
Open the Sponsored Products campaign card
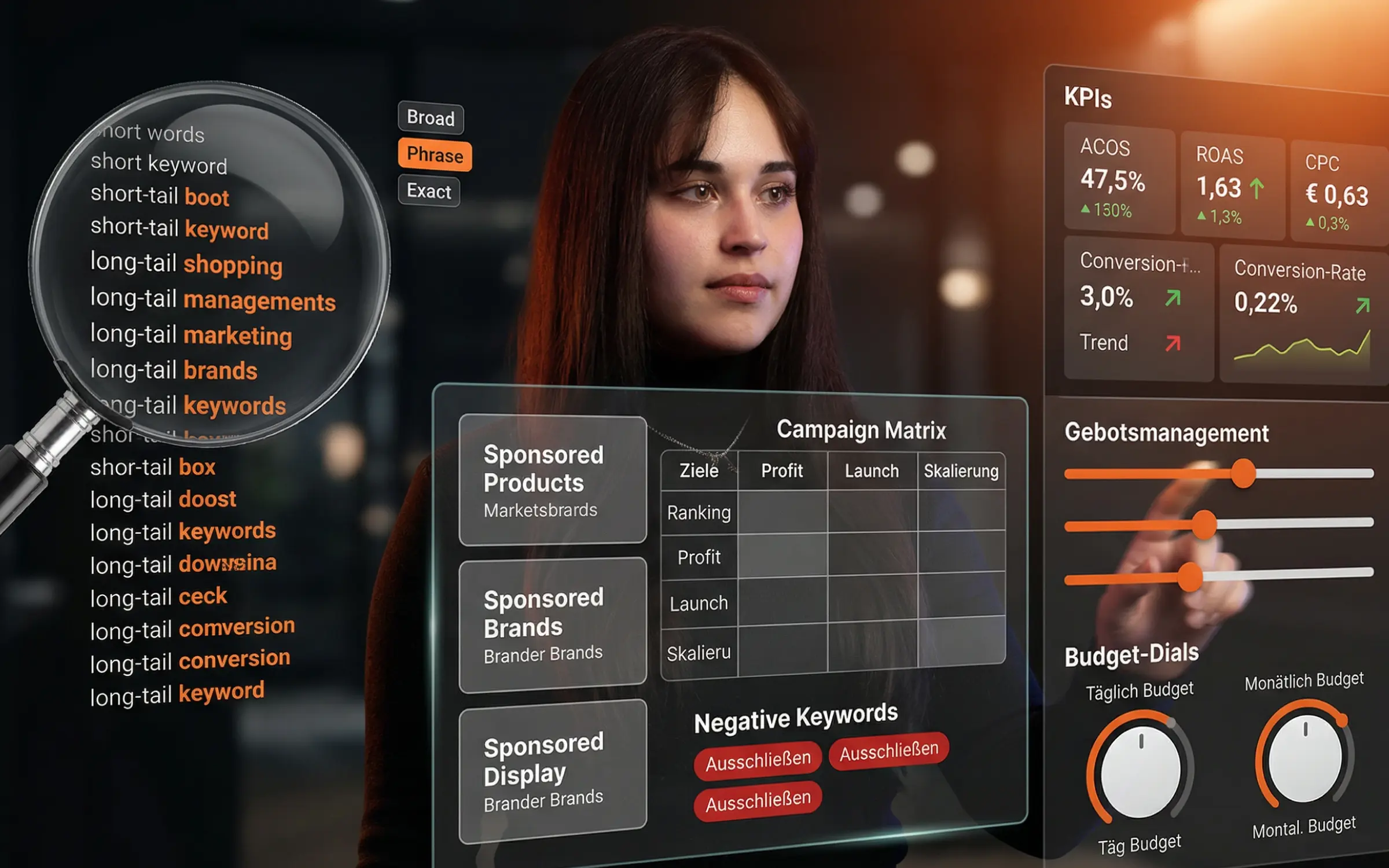point(552,480)
